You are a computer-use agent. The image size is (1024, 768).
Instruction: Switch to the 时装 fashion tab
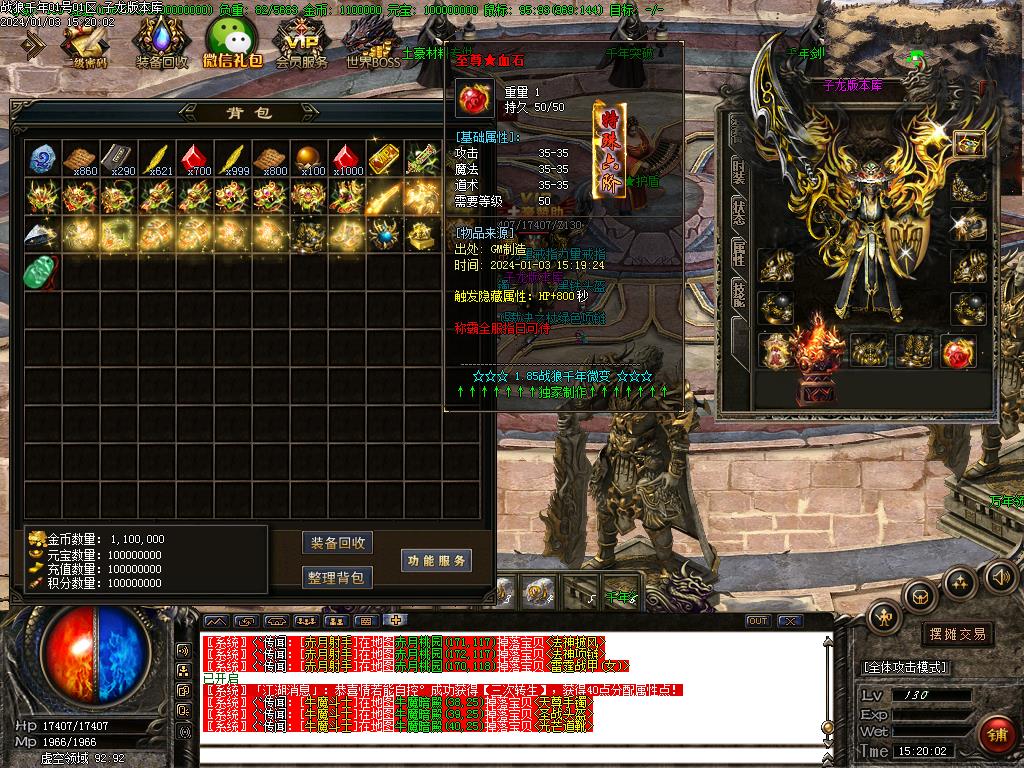coord(738,172)
